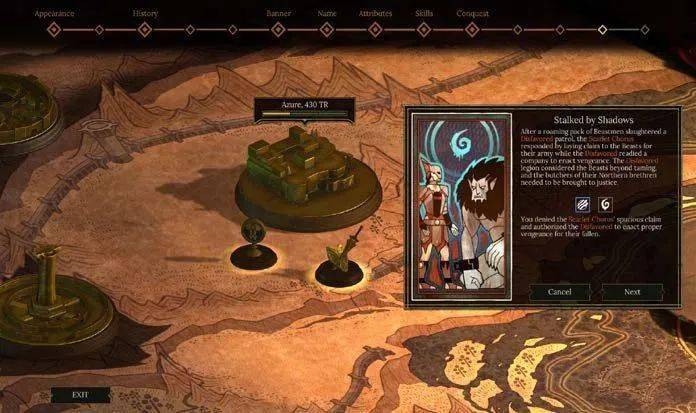Show the Skills step
The height and width of the screenshot is (413, 696).
tap(423, 15)
